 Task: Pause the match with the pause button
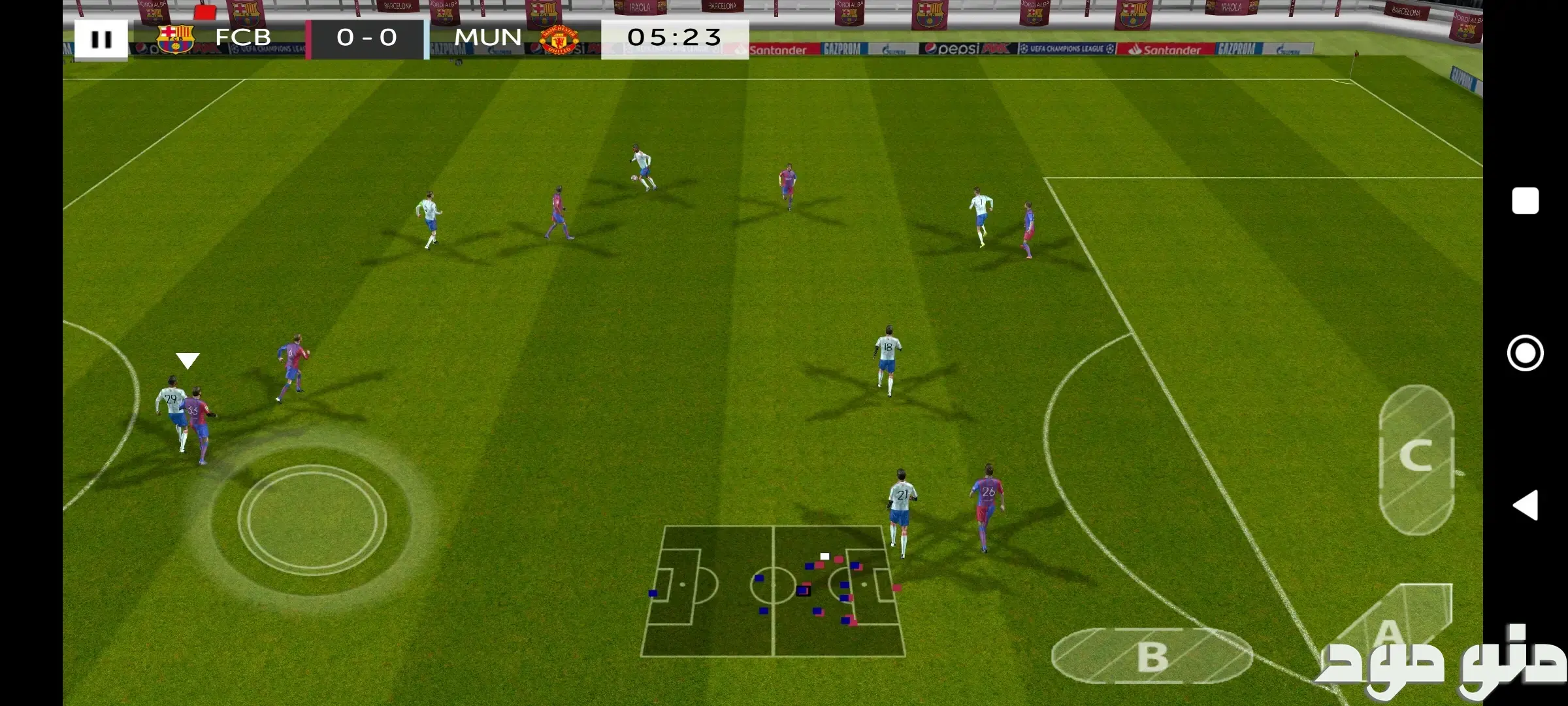(x=101, y=39)
